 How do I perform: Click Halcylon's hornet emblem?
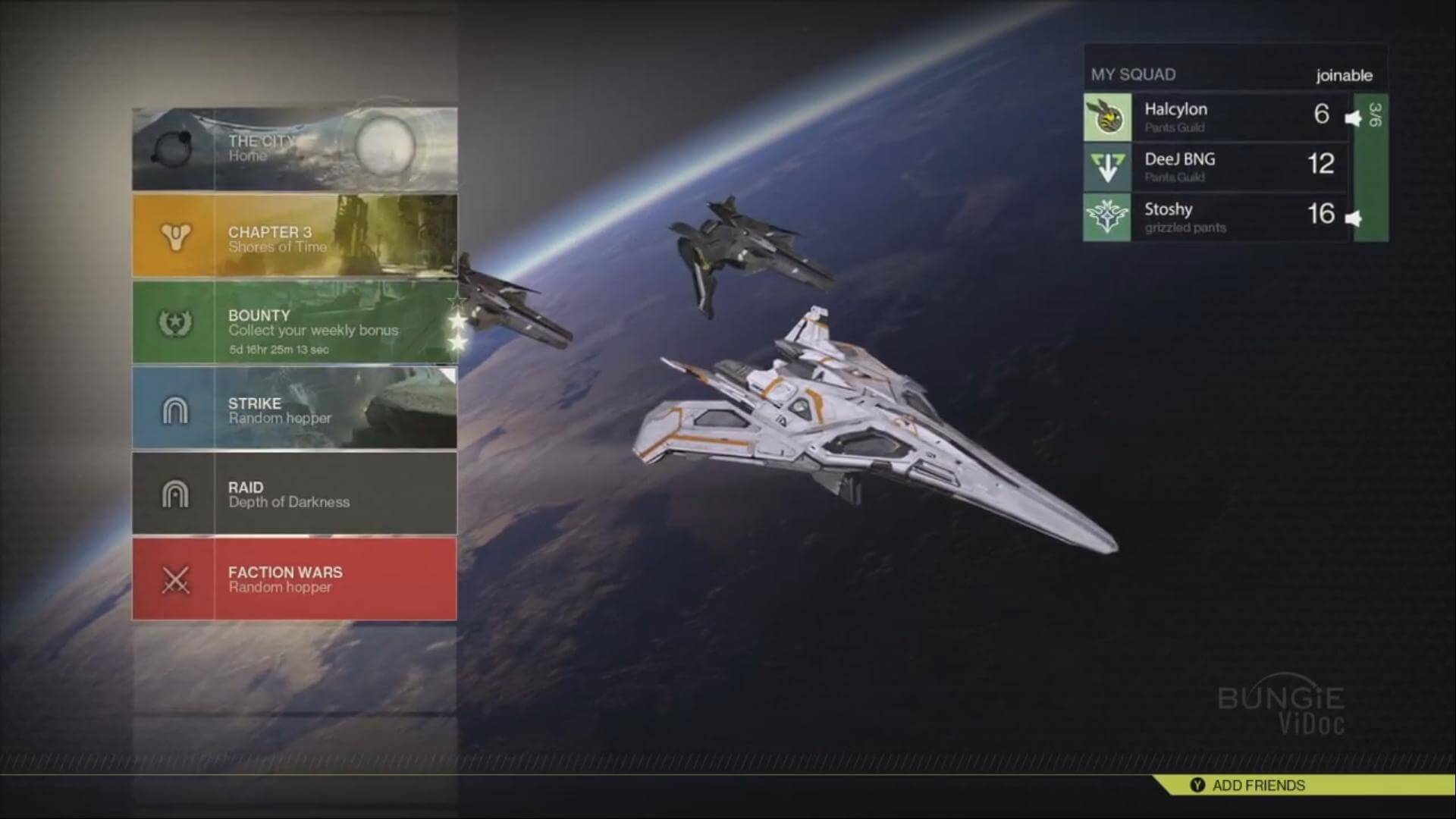click(x=1106, y=117)
